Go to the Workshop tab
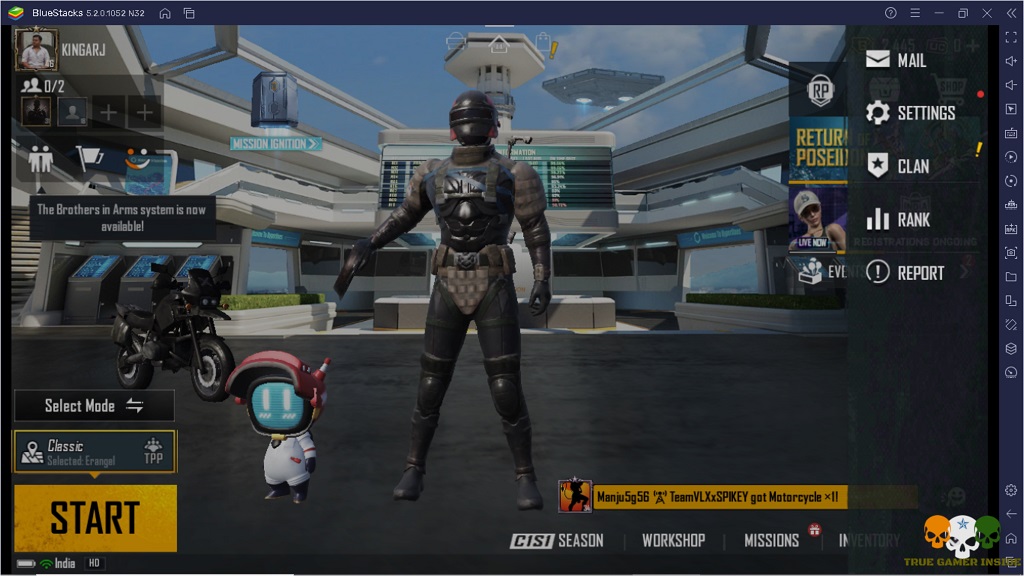 [x=673, y=540]
